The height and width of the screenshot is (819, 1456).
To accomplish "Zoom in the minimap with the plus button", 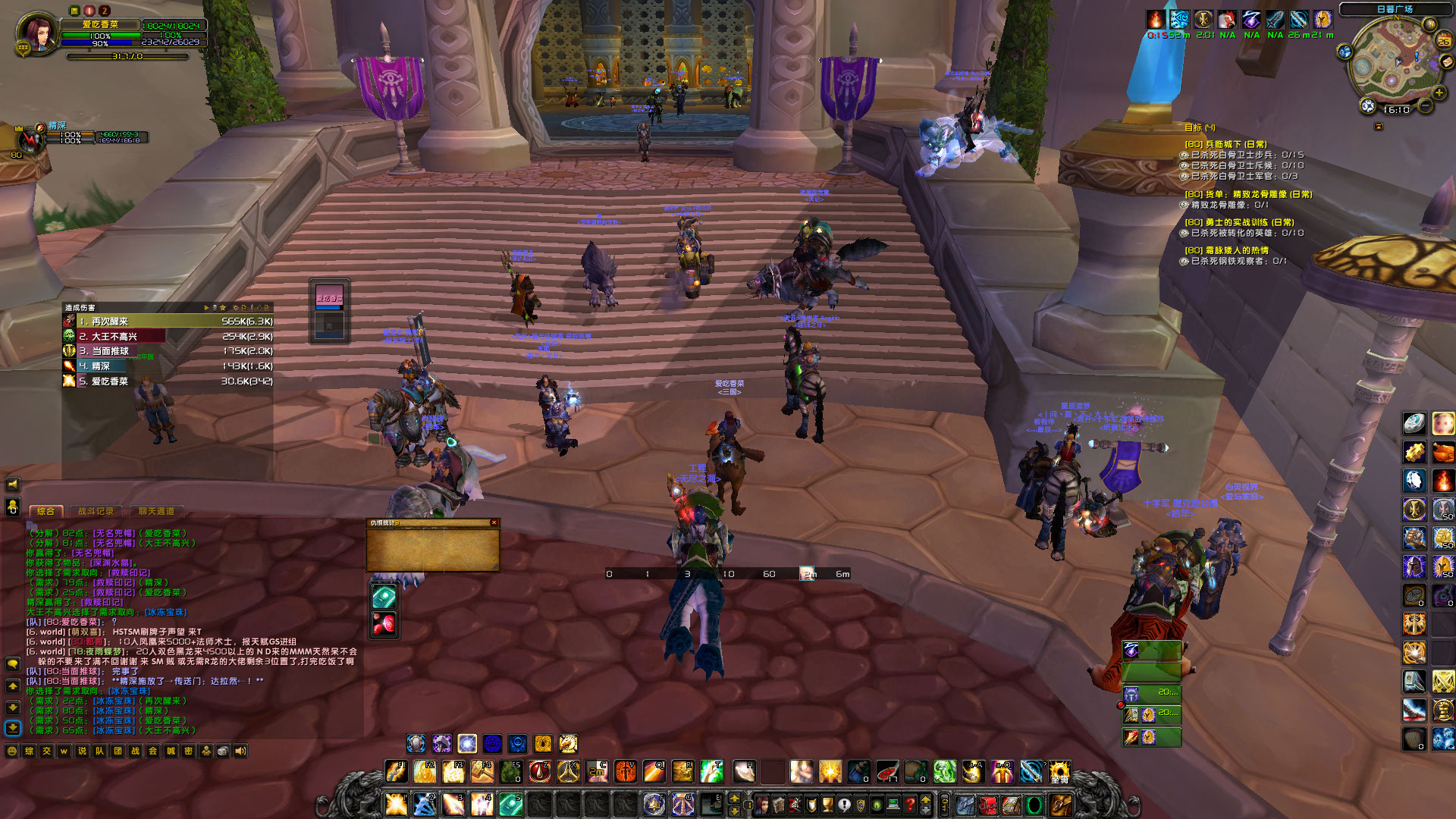I will [1439, 93].
